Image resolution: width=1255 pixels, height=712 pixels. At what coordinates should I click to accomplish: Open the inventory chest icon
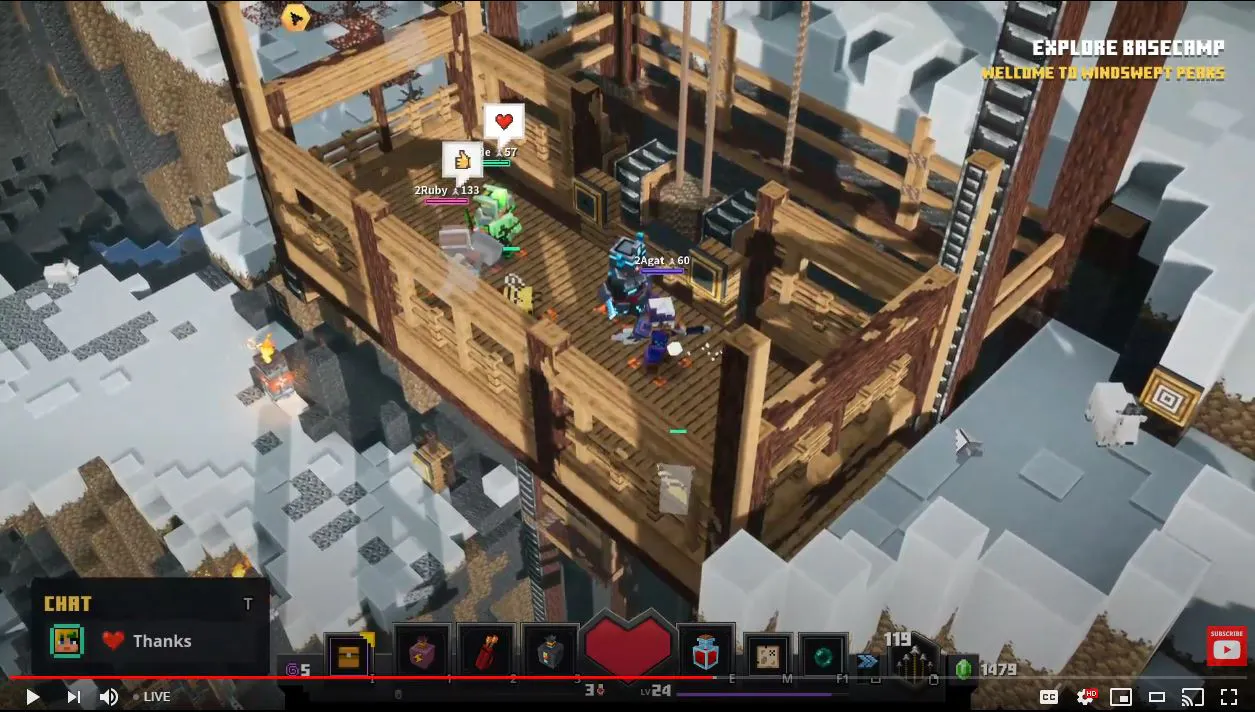coord(349,655)
